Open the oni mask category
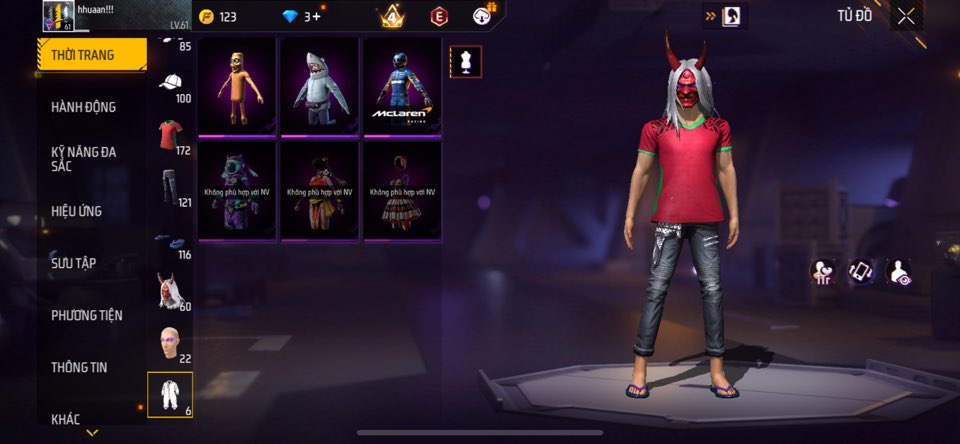 point(170,291)
